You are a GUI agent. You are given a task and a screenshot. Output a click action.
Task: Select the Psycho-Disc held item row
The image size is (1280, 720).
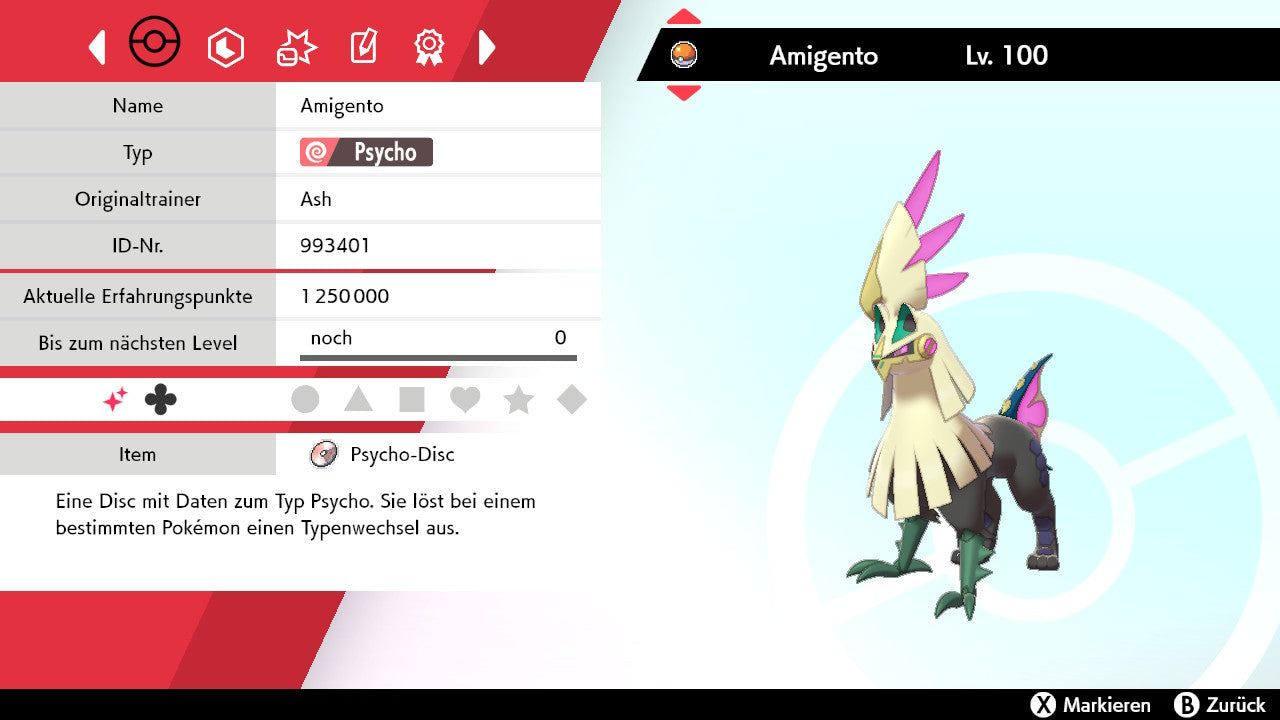(x=401, y=454)
